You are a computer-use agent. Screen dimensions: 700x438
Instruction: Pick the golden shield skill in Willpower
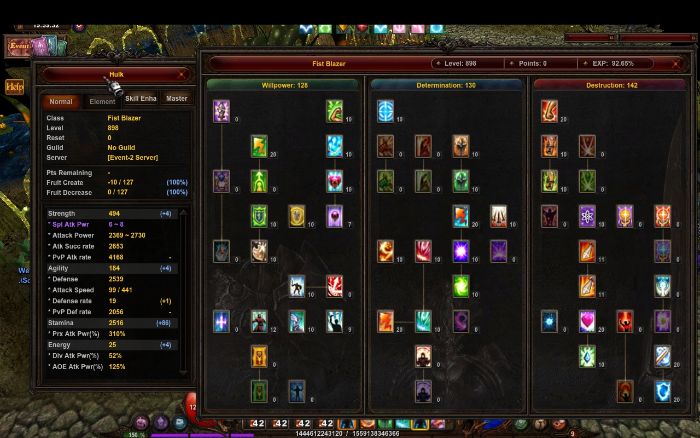(x=296, y=216)
